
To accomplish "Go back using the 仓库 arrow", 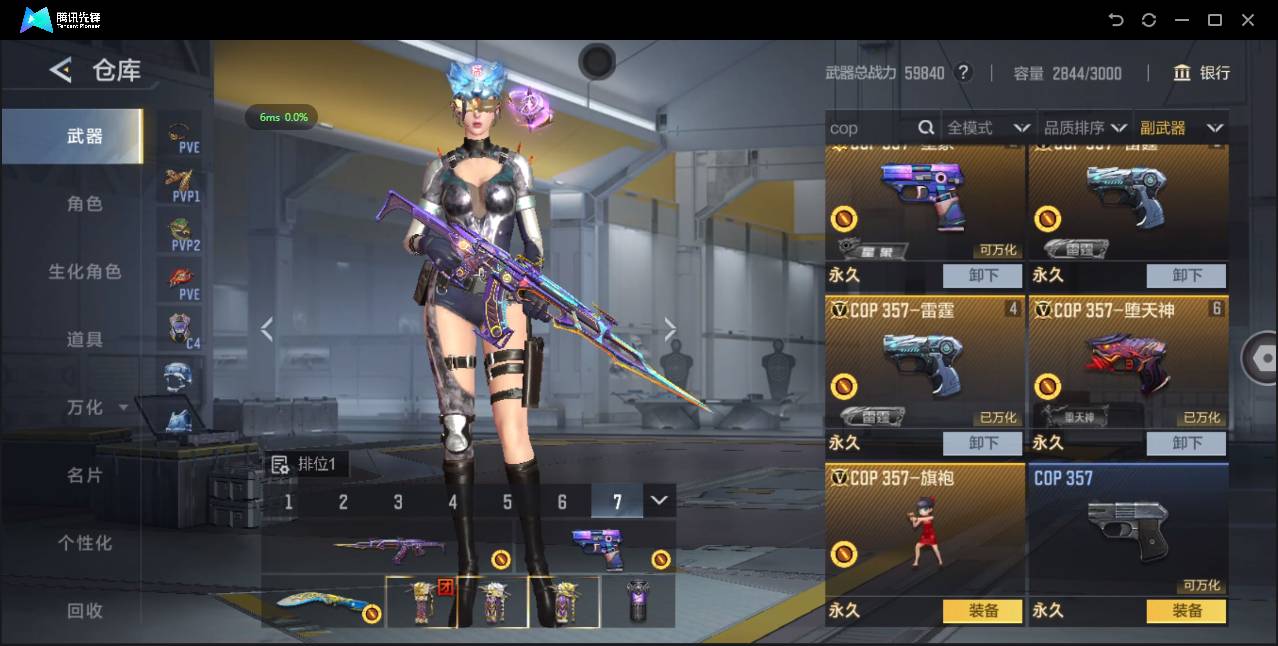I will (x=61, y=70).
